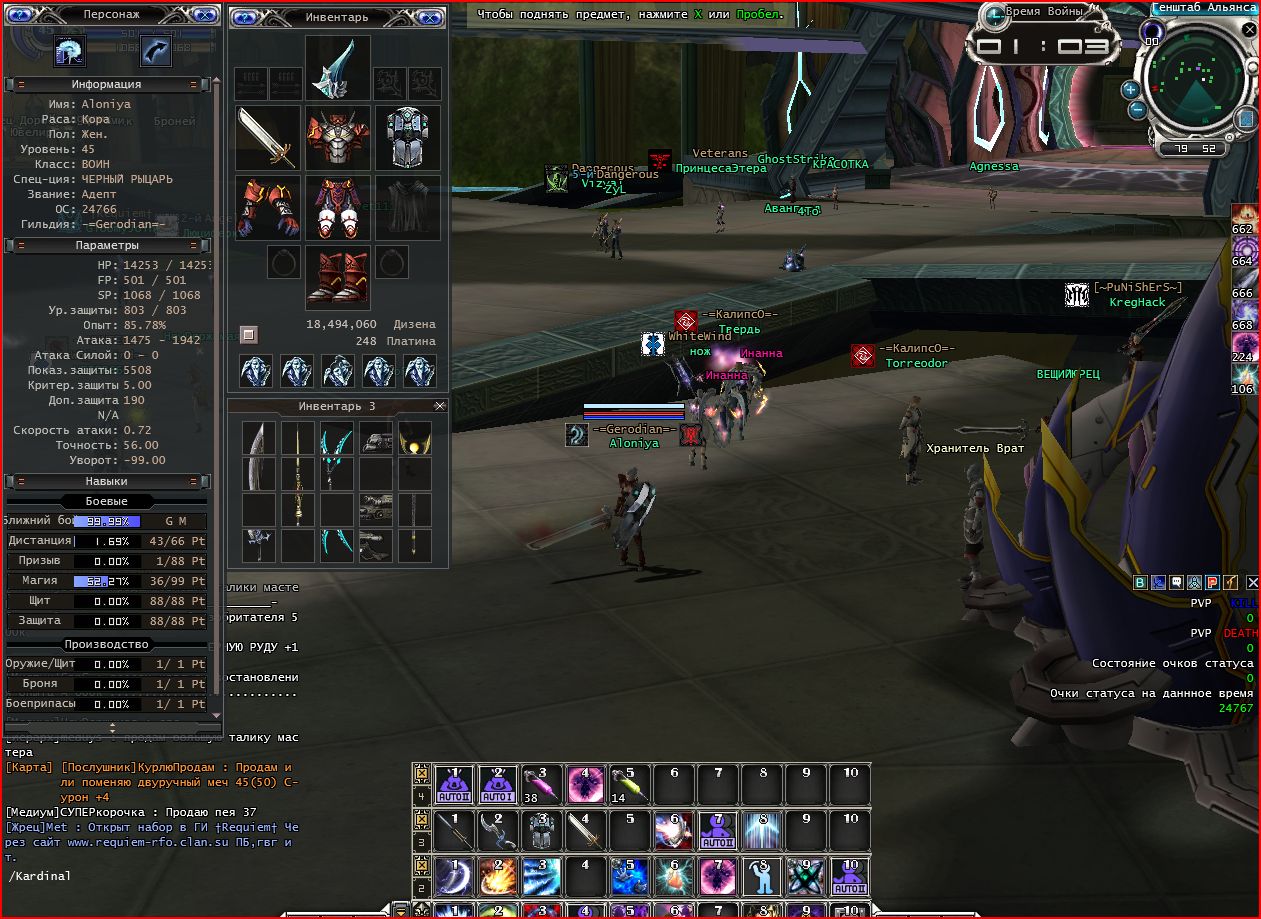Select the equipped red boots slot
The image size is (1261, 919).
[337, 277]
